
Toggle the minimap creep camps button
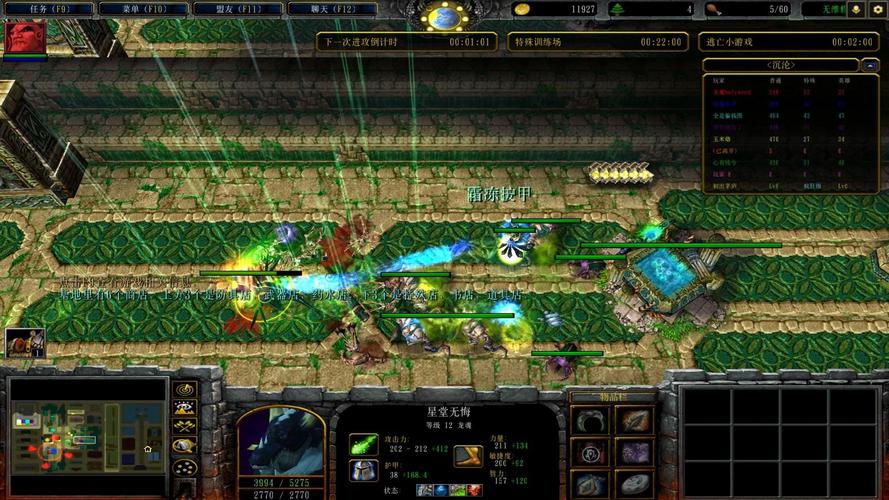184,446
